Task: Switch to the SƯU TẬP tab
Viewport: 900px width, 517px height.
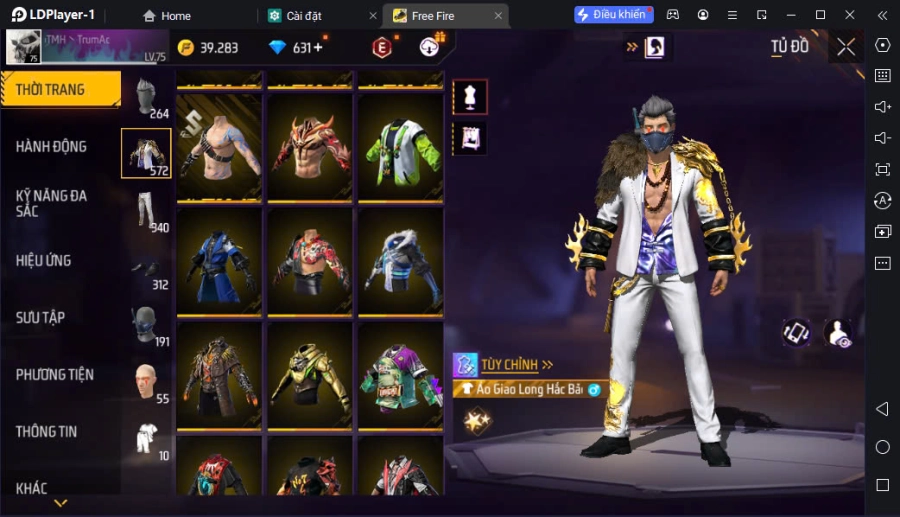Action: point(41,318)
